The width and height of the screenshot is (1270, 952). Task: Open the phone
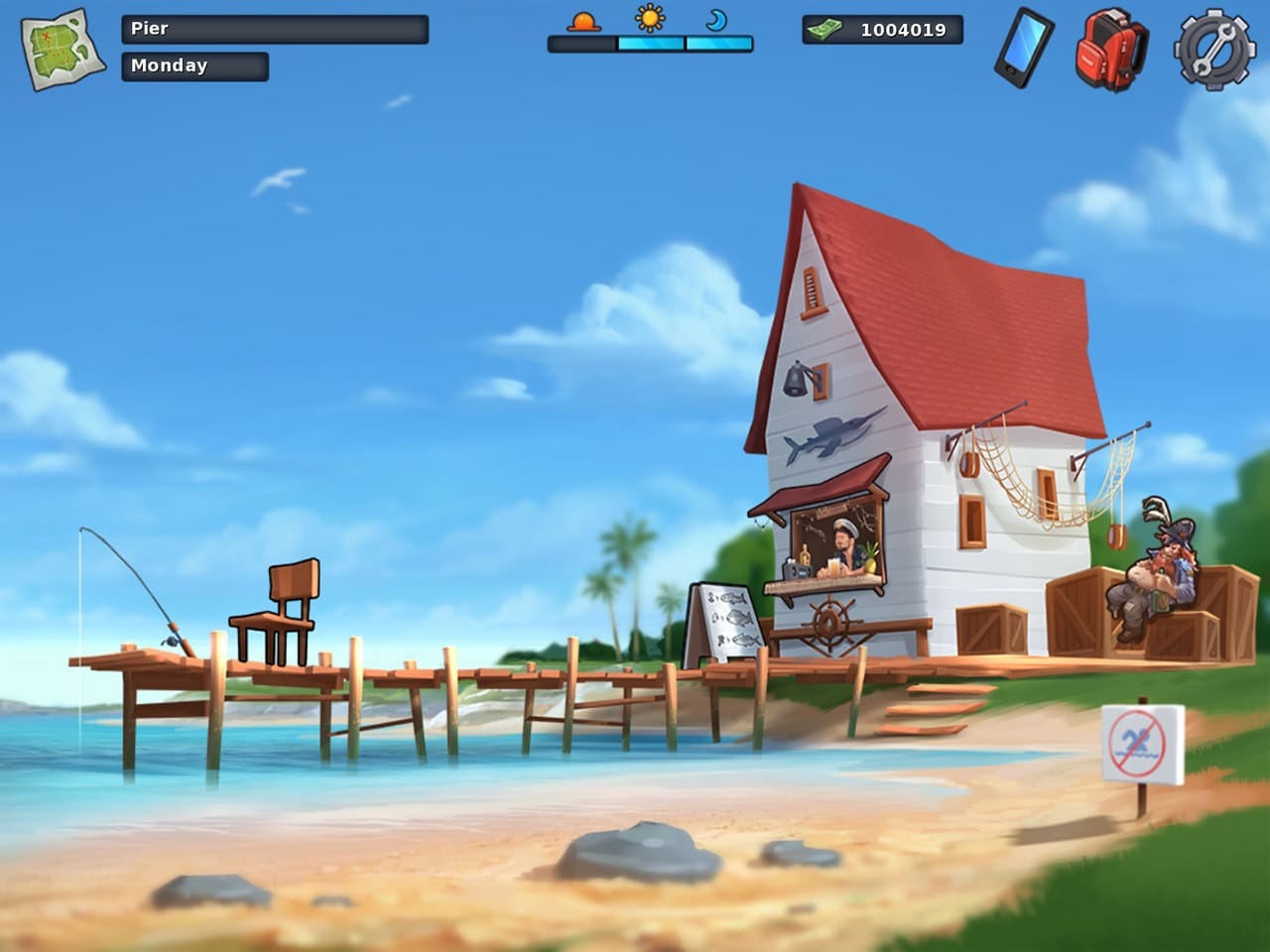click(x=1026, y=45)
